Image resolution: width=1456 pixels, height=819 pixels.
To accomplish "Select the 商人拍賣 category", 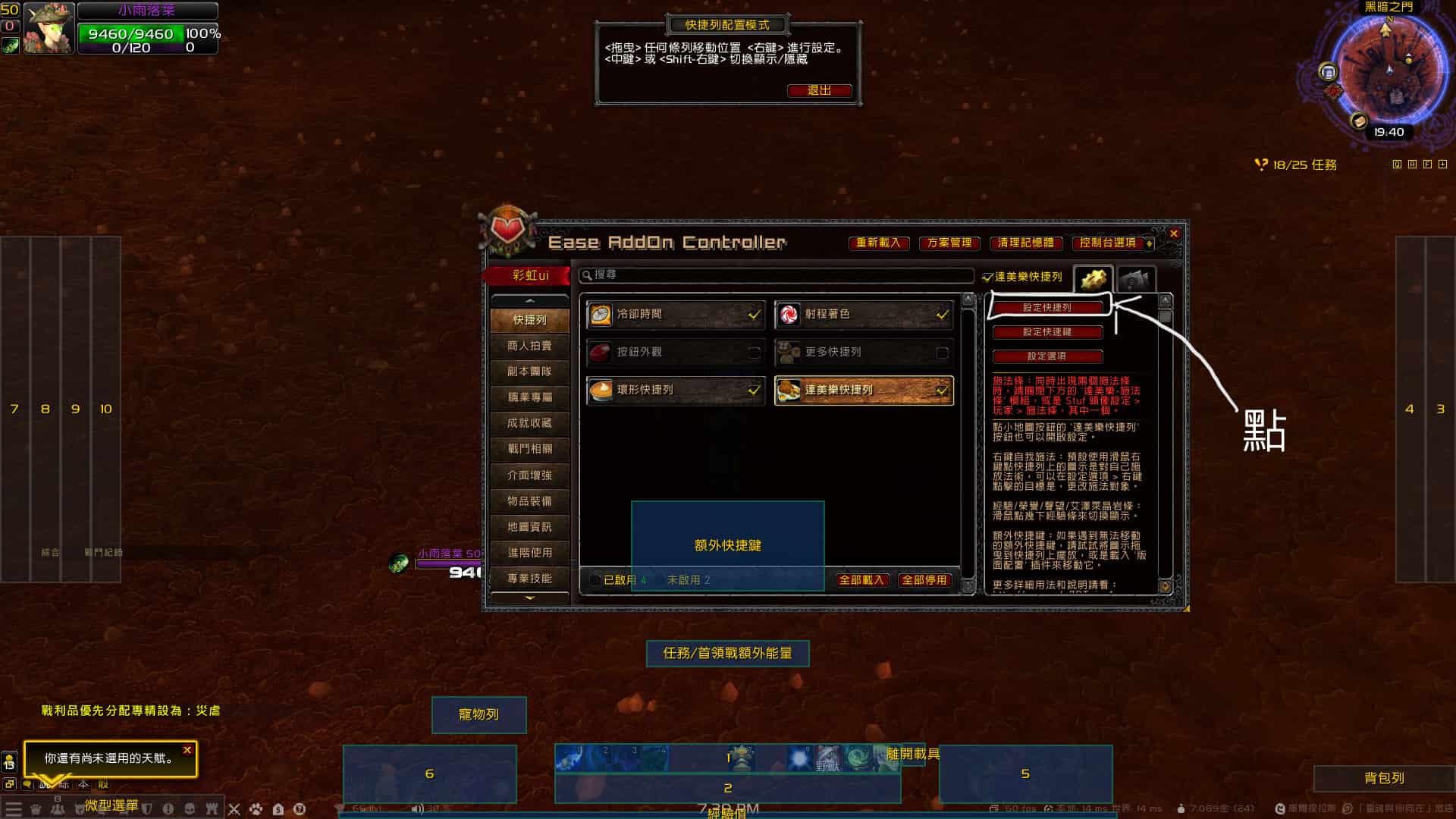I will pyautogui.click(x=529, y=346).
